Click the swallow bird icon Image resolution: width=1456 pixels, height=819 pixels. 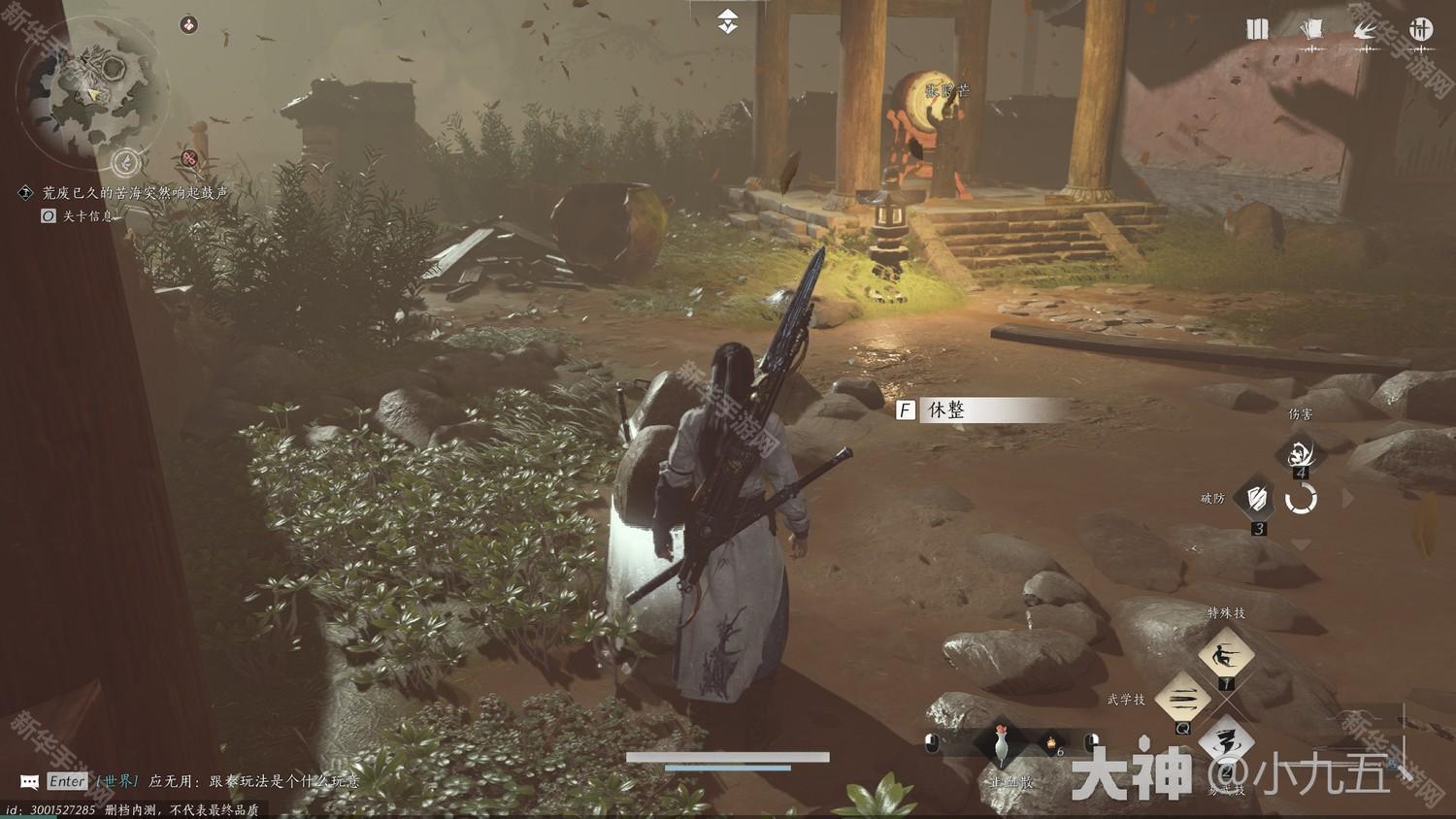(1366, 29)
